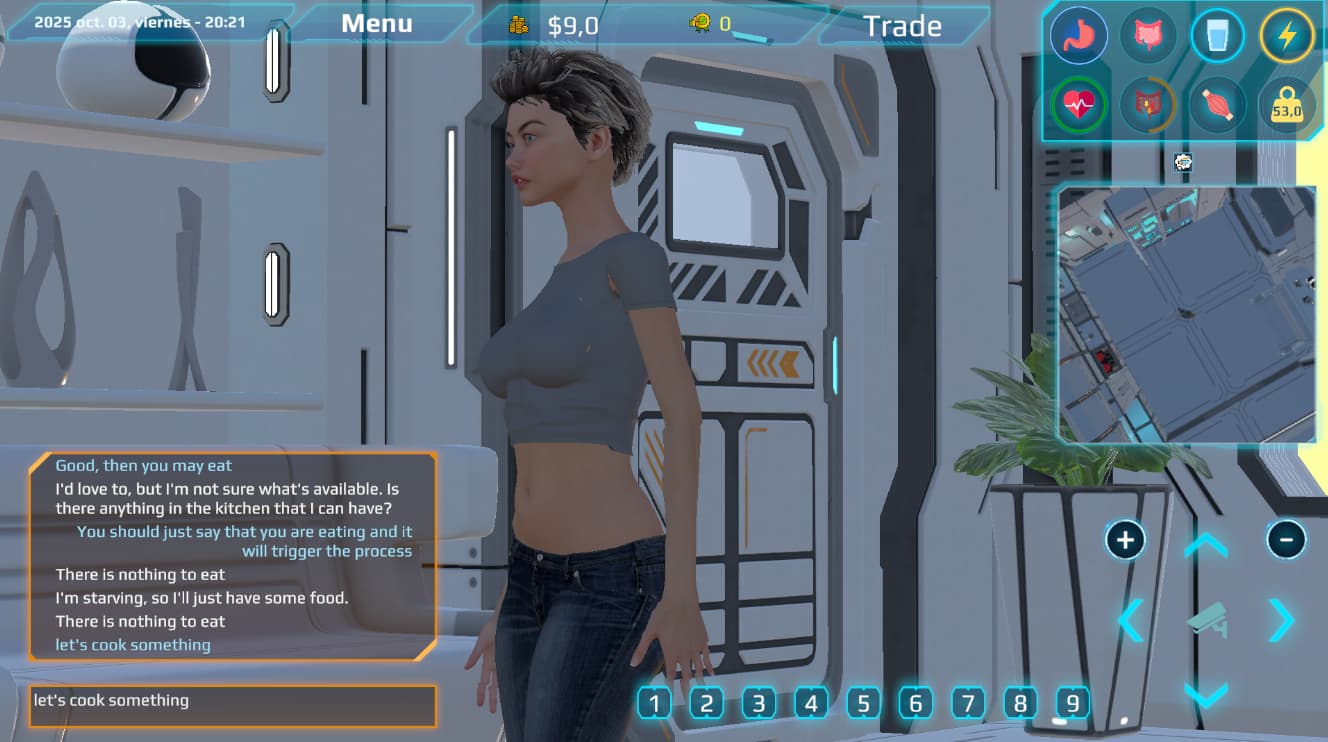Move the camera down with the arrow
The width and height of the screenshot is (1328, 742).
pyautogui.click(x=1206, y=694)
